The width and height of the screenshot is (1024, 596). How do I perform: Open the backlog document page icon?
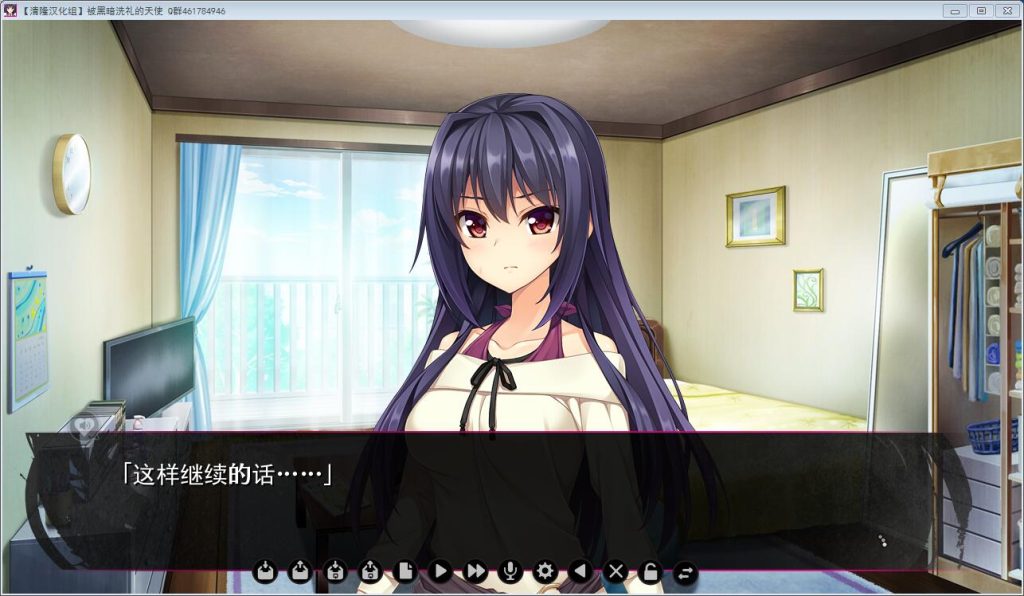coord(405,572)
